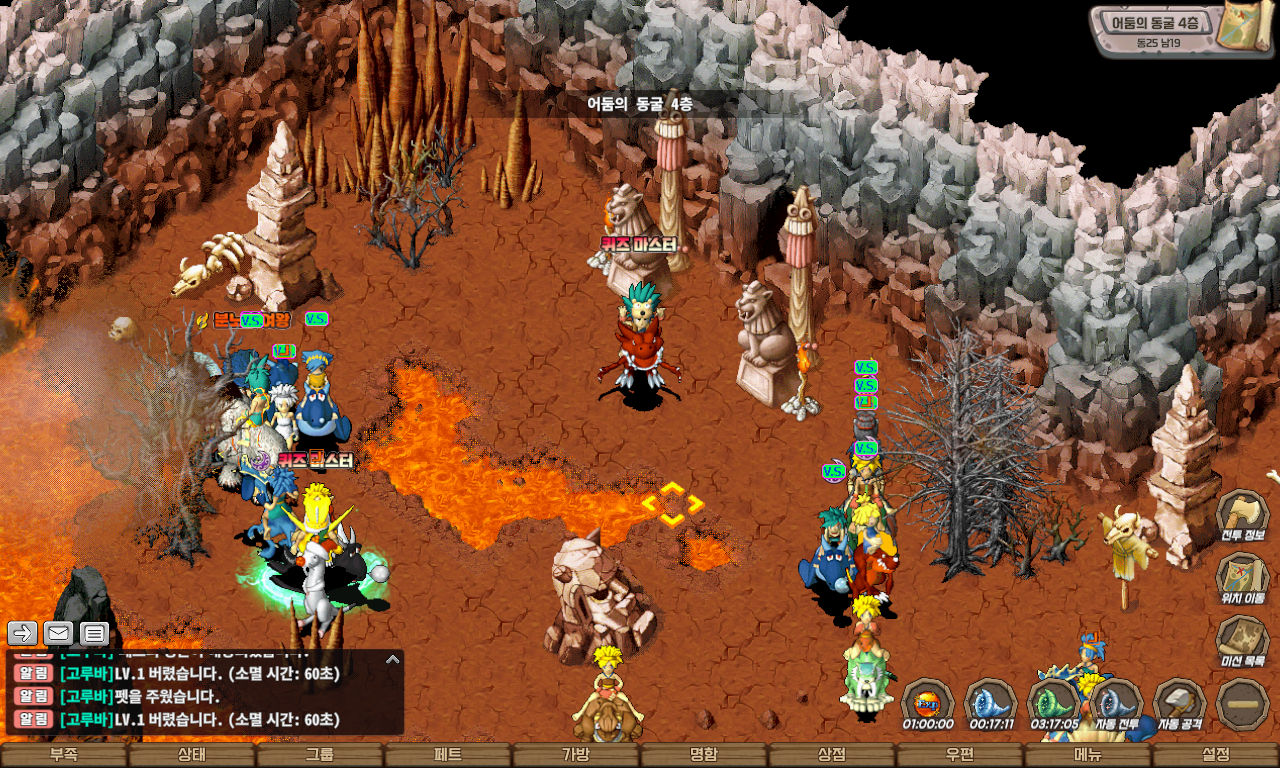Open the 전투 정보 axe icon
Image resolution: width=1280 pixels, height=768 pixels.
click(1242, 514)
